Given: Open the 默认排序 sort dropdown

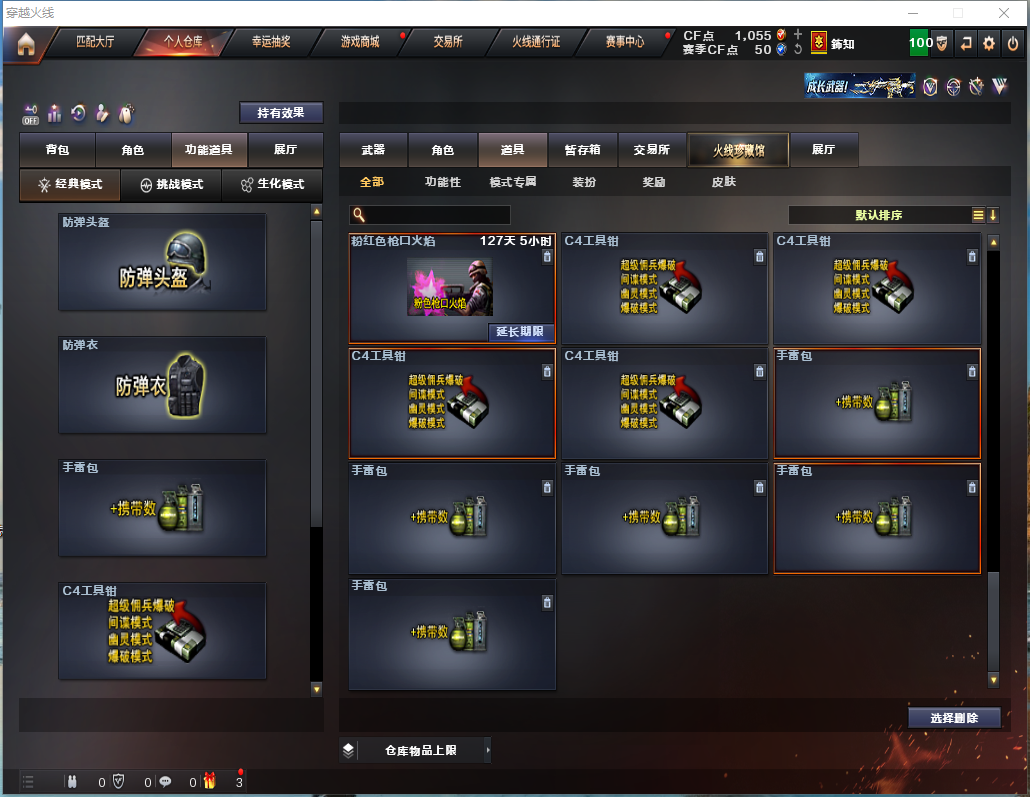Looking at the screenshot, I should 880,215.
